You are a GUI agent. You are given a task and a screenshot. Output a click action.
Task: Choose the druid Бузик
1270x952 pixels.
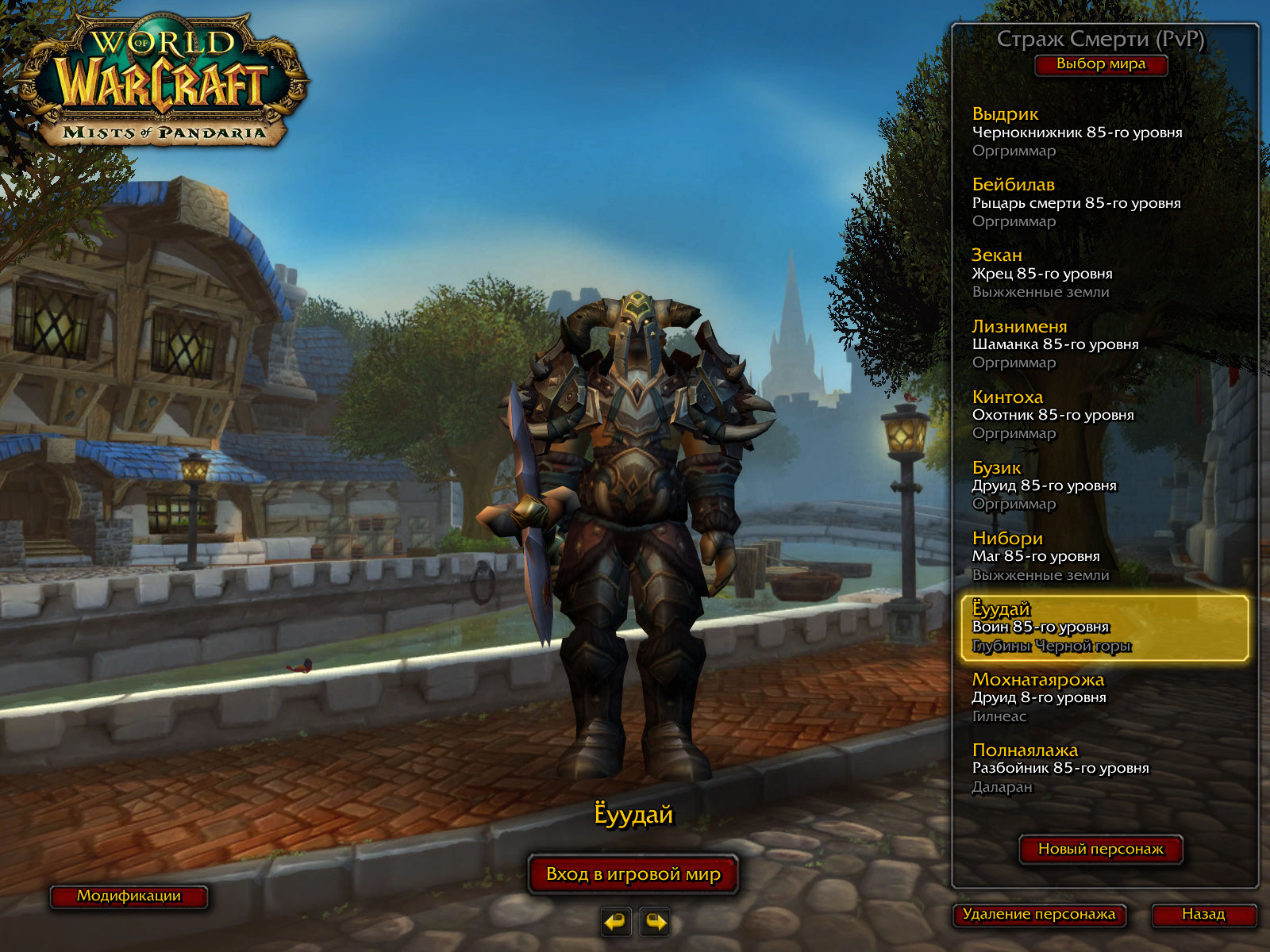pyautogui.click(x=1044, y=485)
